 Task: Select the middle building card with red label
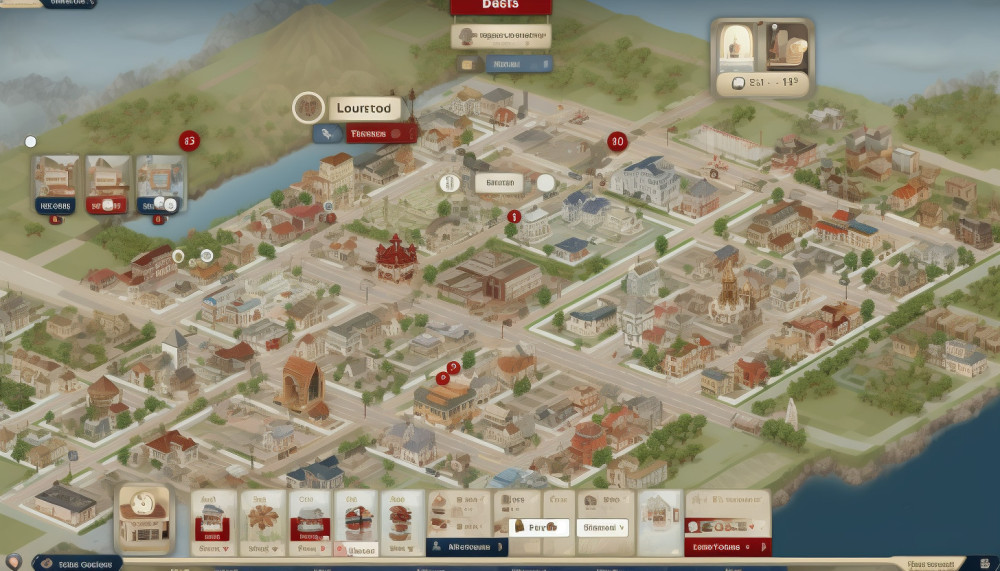pyautogui.click(x=108, y=186)
